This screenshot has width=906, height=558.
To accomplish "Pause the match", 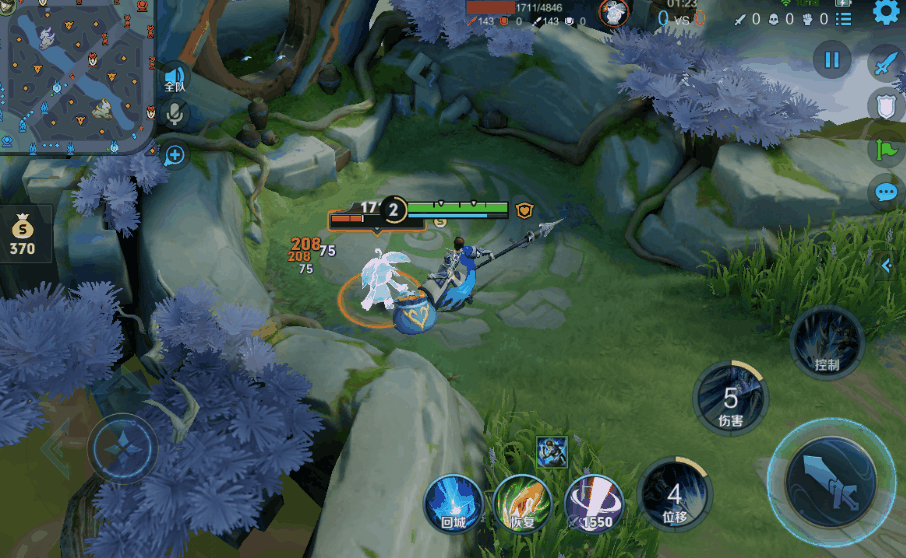I will 831,60.
